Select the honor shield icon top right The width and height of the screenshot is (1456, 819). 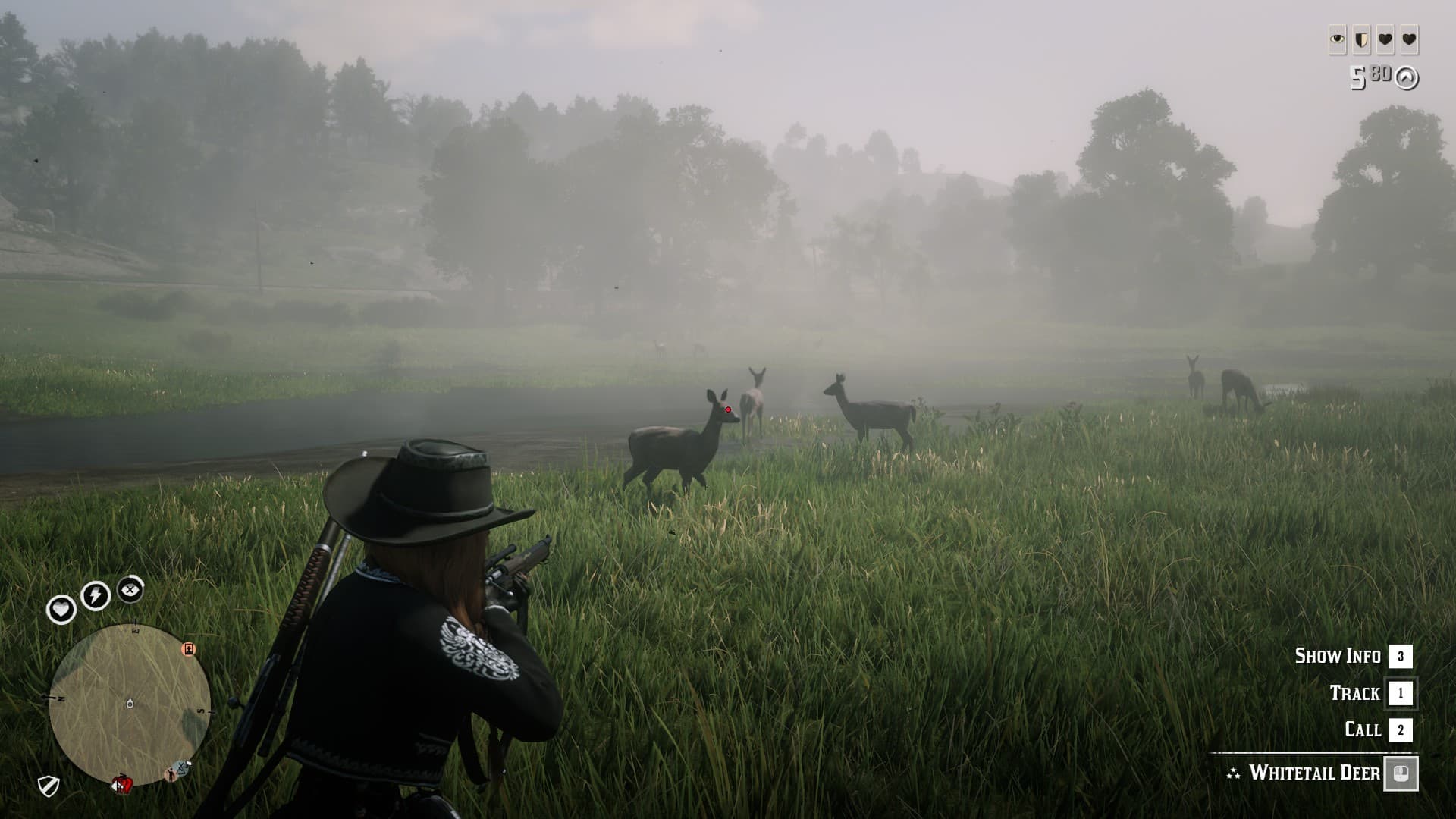click(x=1361, y=39)
